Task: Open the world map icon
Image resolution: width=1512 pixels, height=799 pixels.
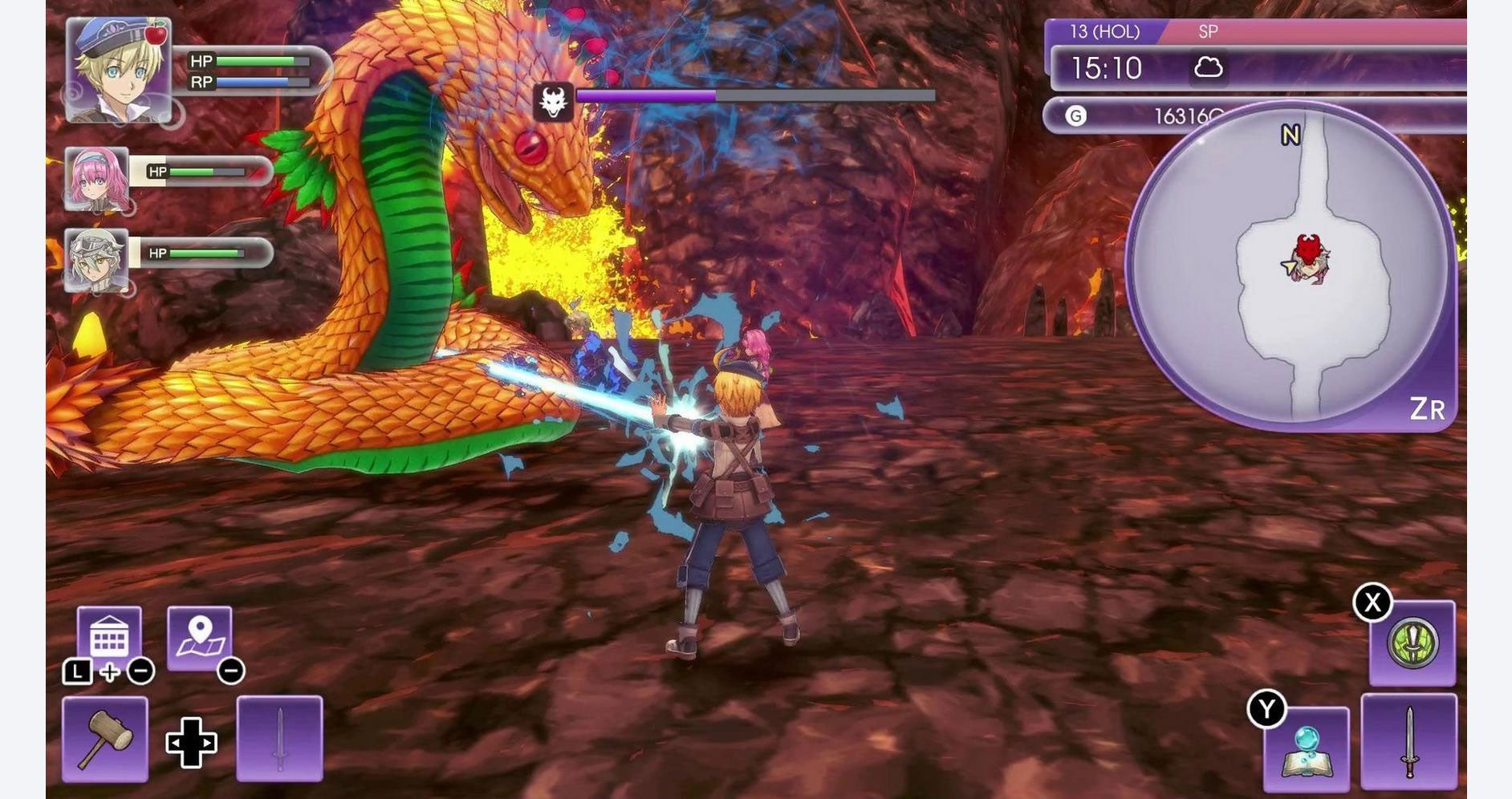Action: click(x=200, y=637)
